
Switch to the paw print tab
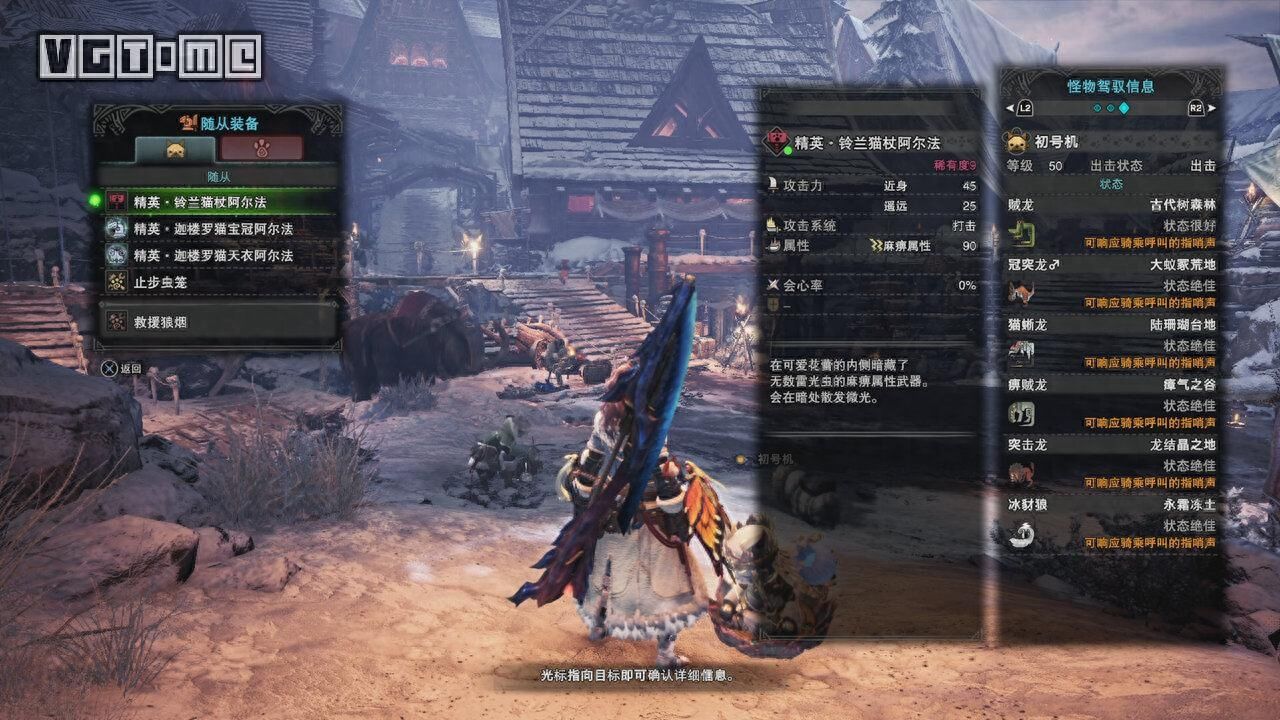[x=263, y=149]
